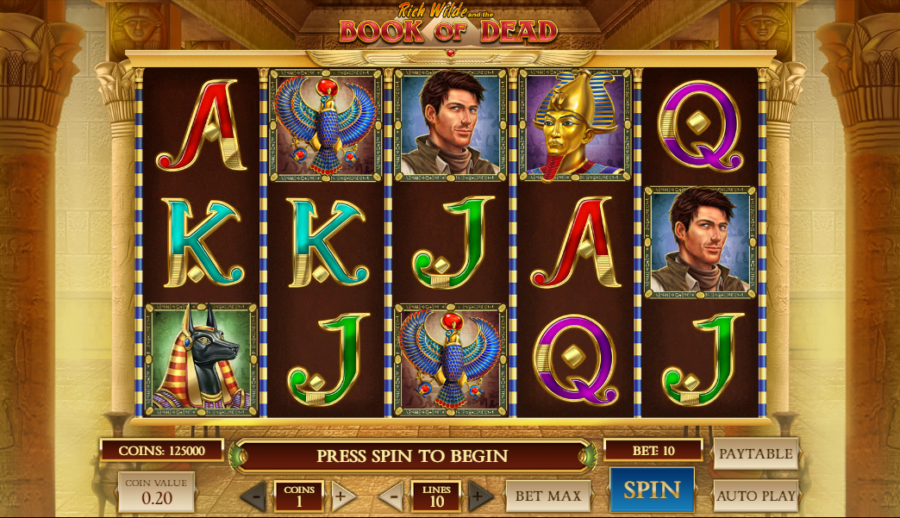Increase the number of coins
The height and width of the screenshot is (518, 900).
point(343,496)
